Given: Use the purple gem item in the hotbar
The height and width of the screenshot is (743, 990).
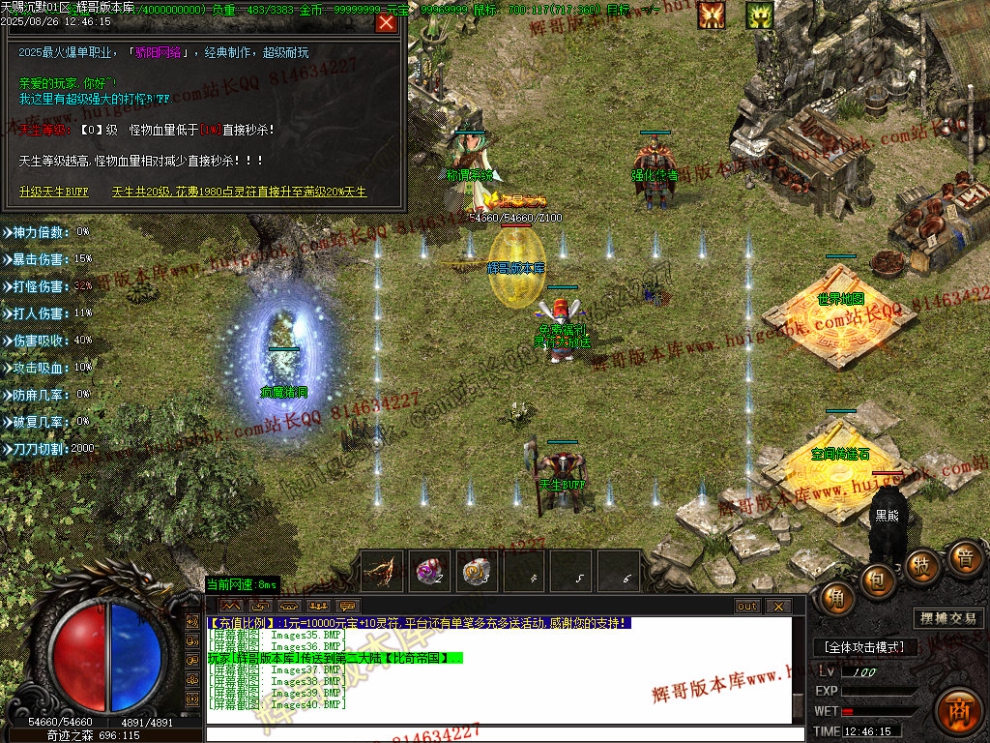Looking at the screenshot, I should [429, 571].
